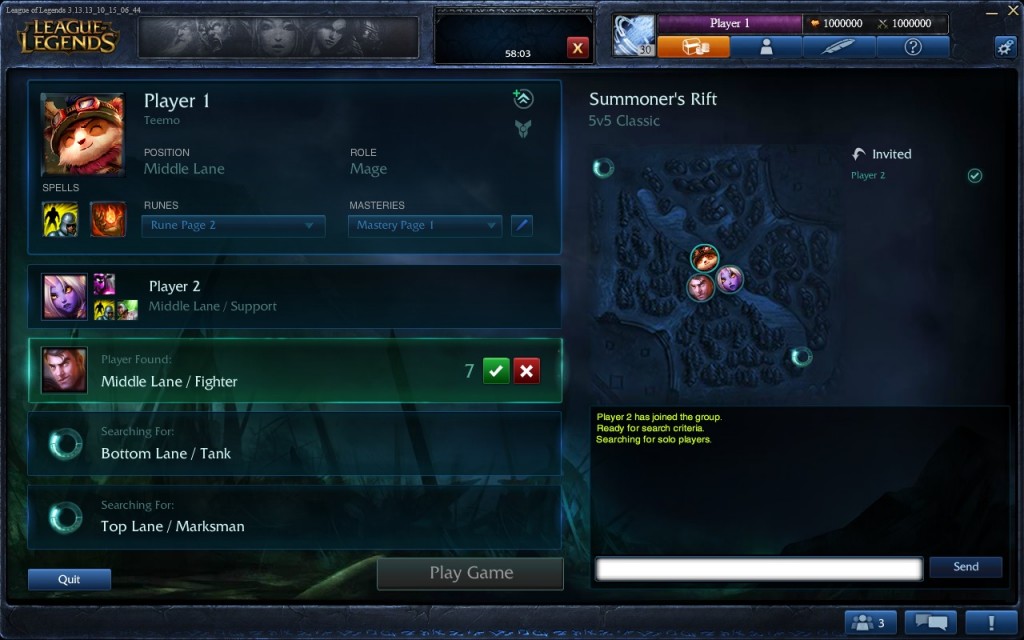1024x640 pixels.
Task: Select the yellow summoner spell beside Ignite
Action: tap(60, 219)
